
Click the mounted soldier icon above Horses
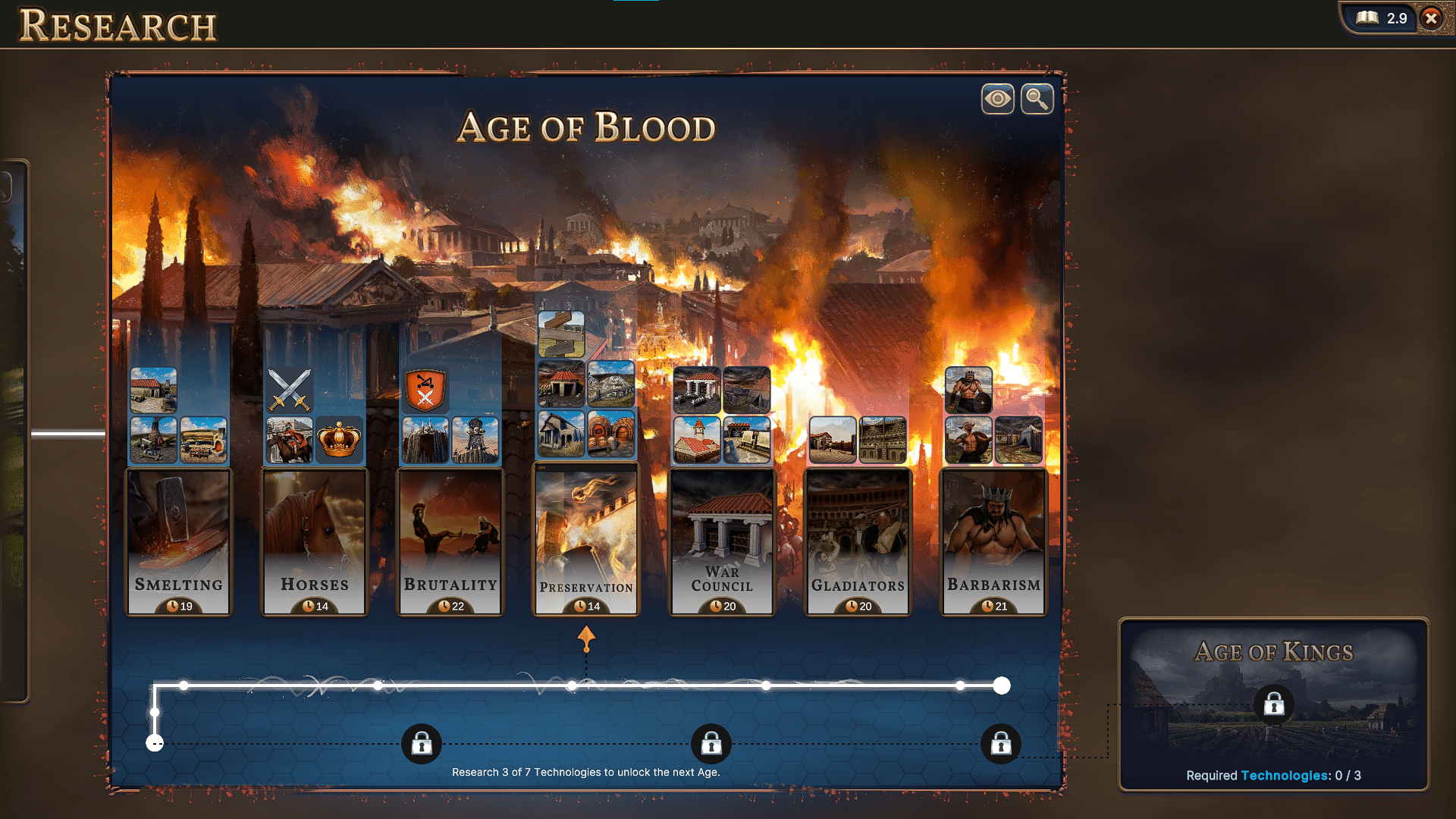point(290,440)
